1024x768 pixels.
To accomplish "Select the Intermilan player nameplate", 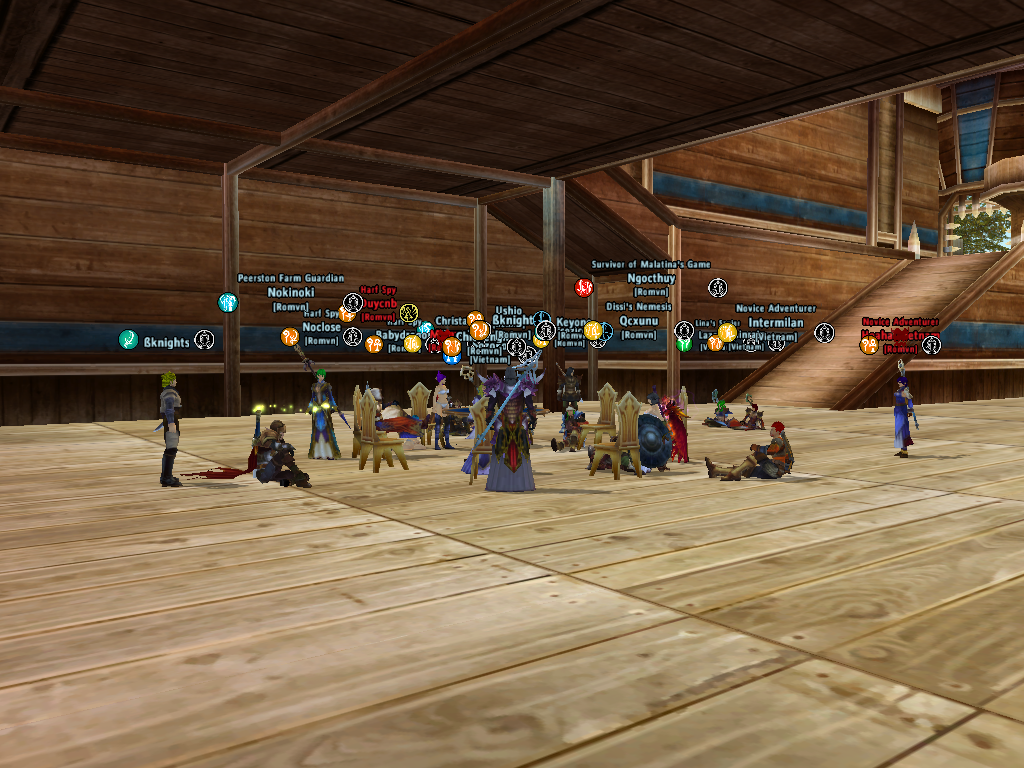I will [775, 323].
